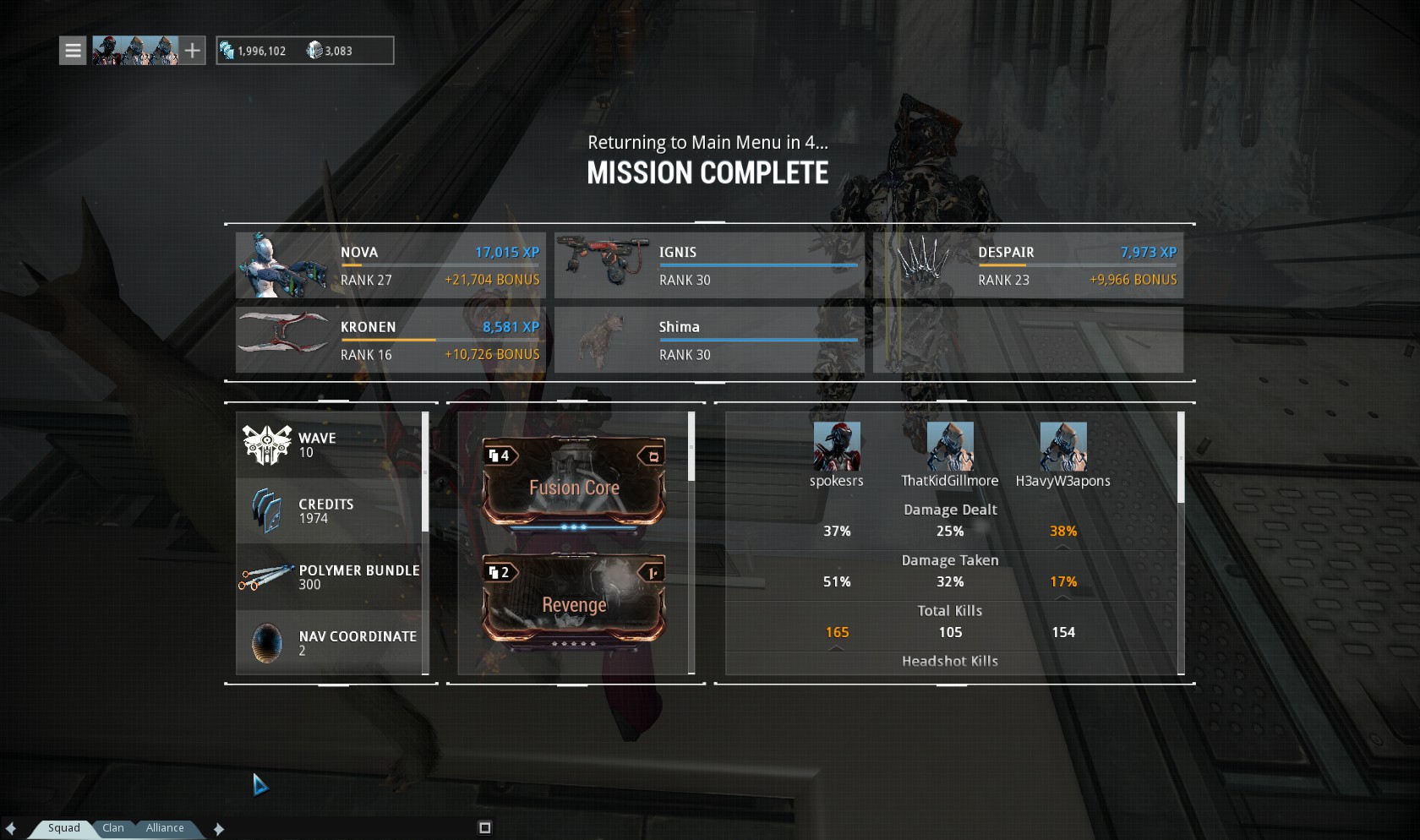Click the Nav Coordinate reward row
The width and height of the screenshot is (1420, 840).
coord(330,643)
